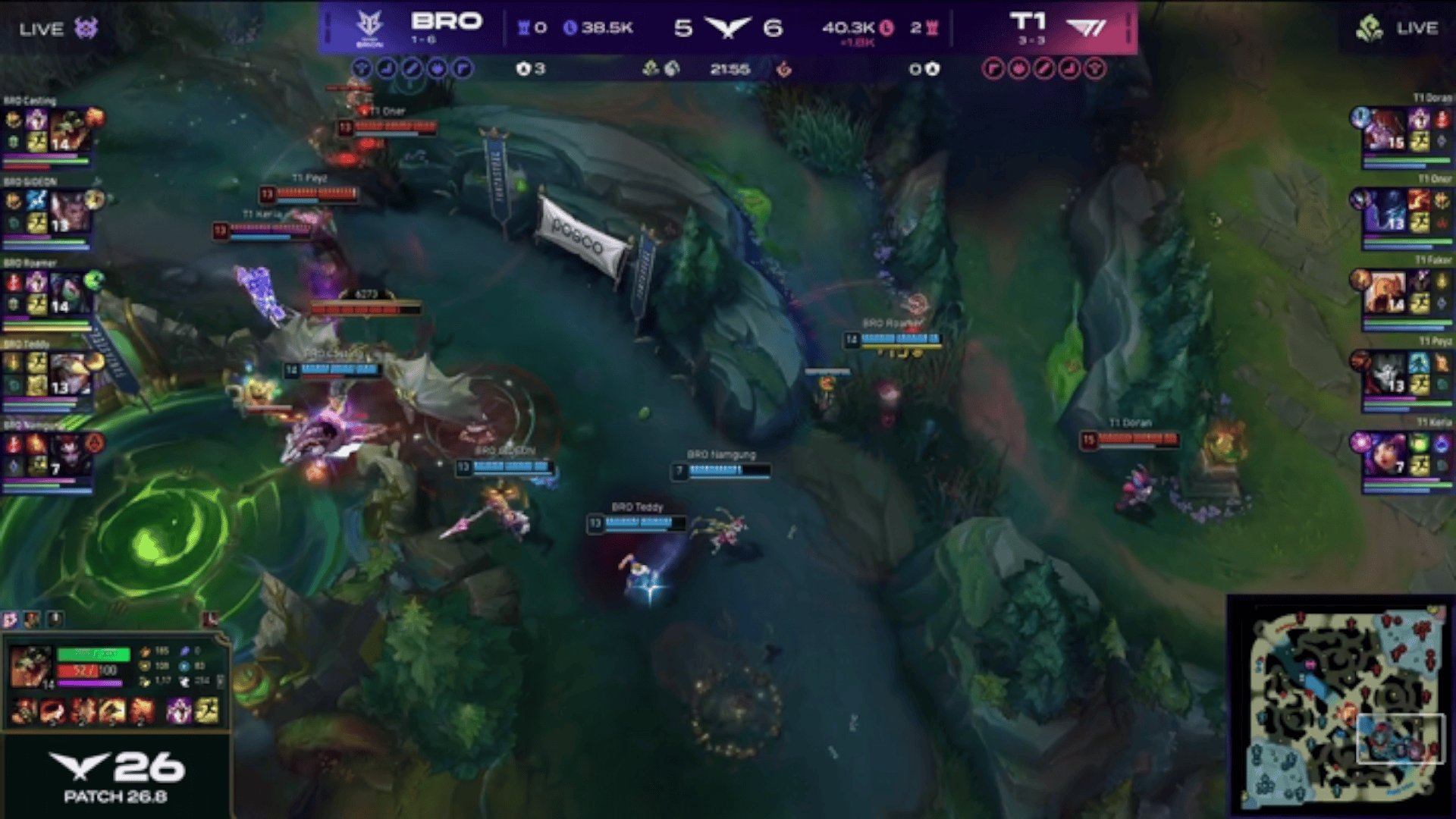Image resolution: width=1456 pixels, height=819 pixels.
Task: Select T1 Keria's champion portrait
Action: [x=1385, y=454]
